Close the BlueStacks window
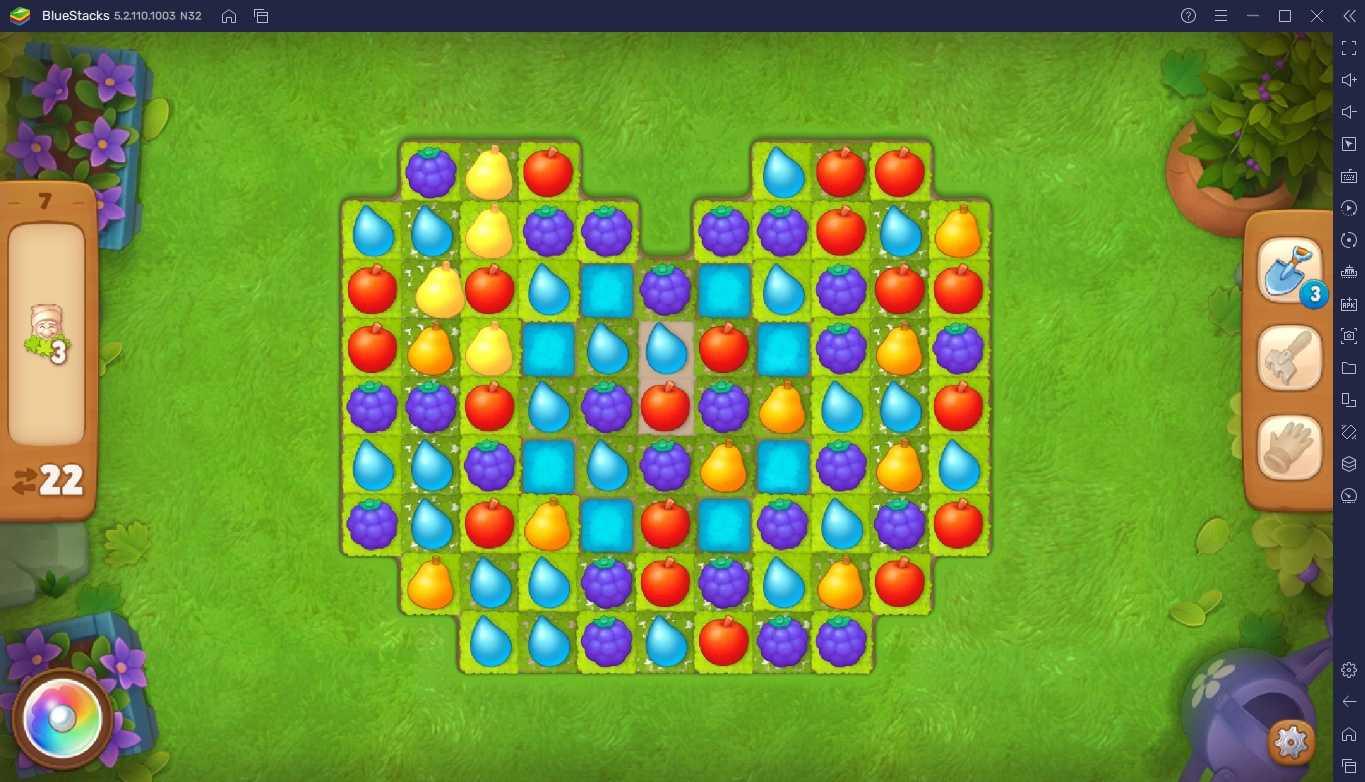The height and width of the screenshot is (782, 1365). (x=1317, y=16)
